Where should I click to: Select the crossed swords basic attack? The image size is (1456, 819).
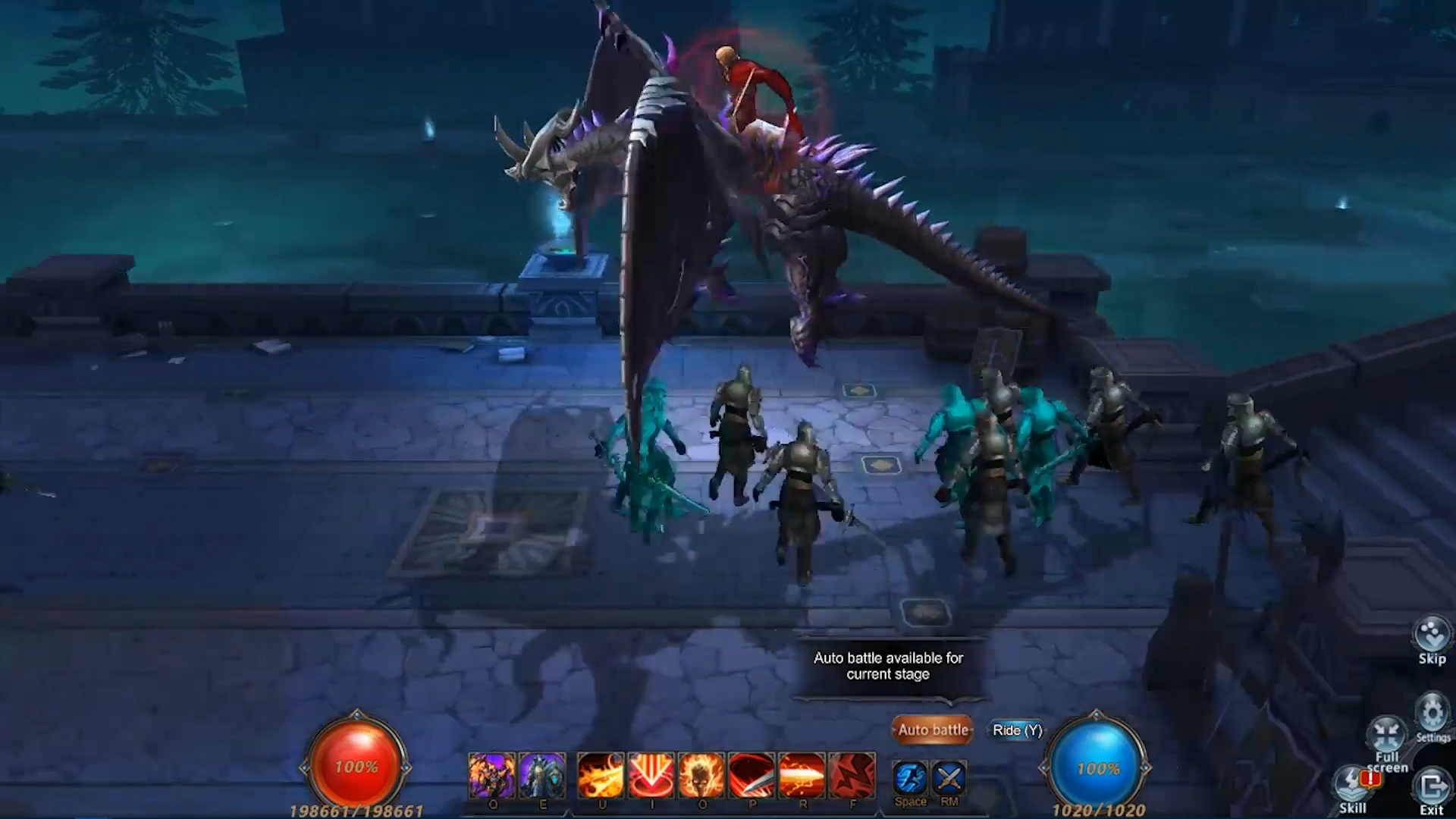coord(949,778)
